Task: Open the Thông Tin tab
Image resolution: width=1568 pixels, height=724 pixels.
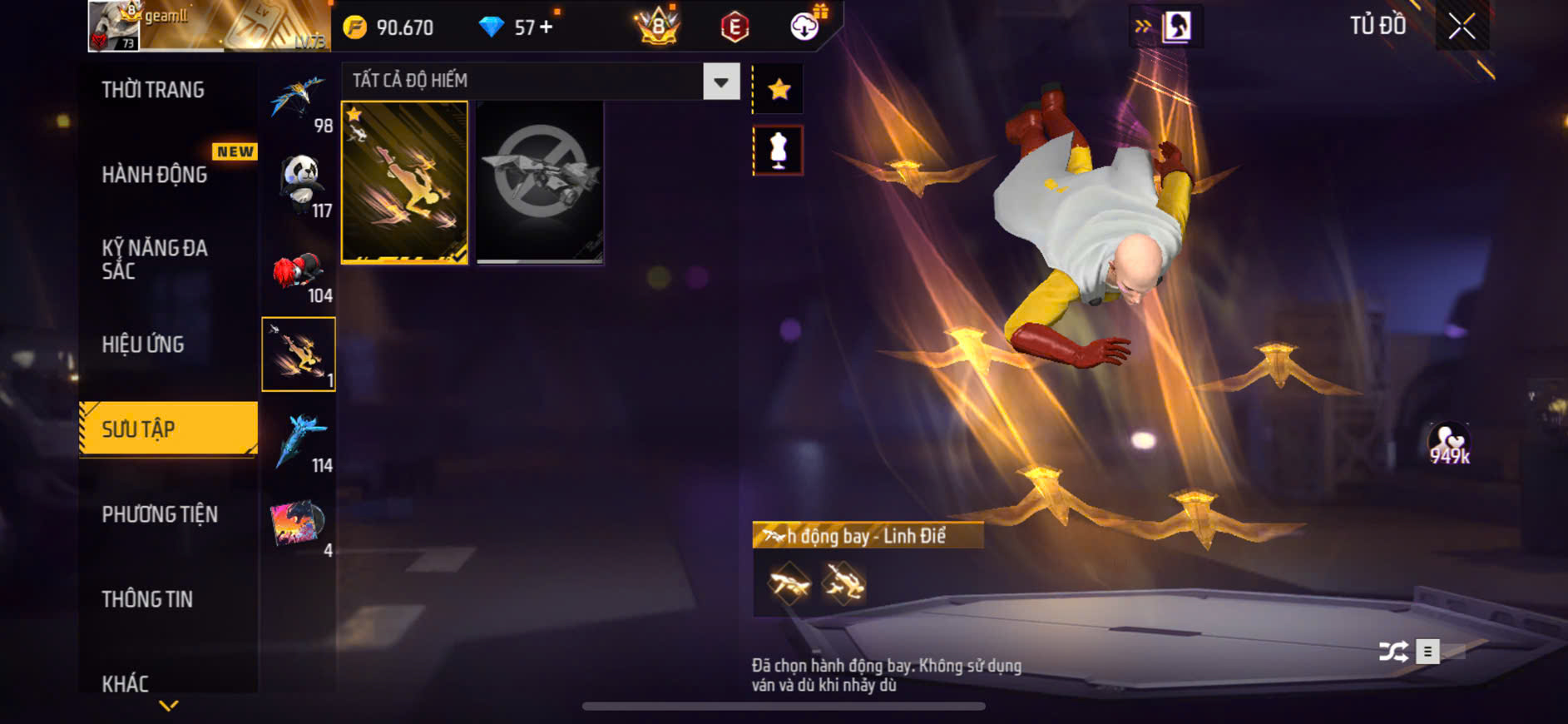Action: (147, 599)
